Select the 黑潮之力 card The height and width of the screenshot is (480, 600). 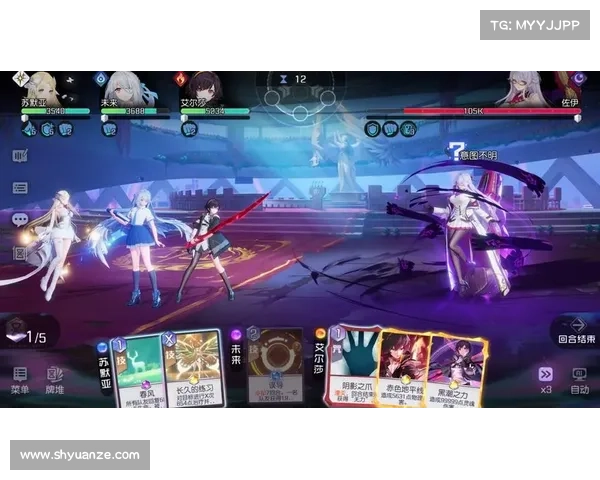coord(457,370)
